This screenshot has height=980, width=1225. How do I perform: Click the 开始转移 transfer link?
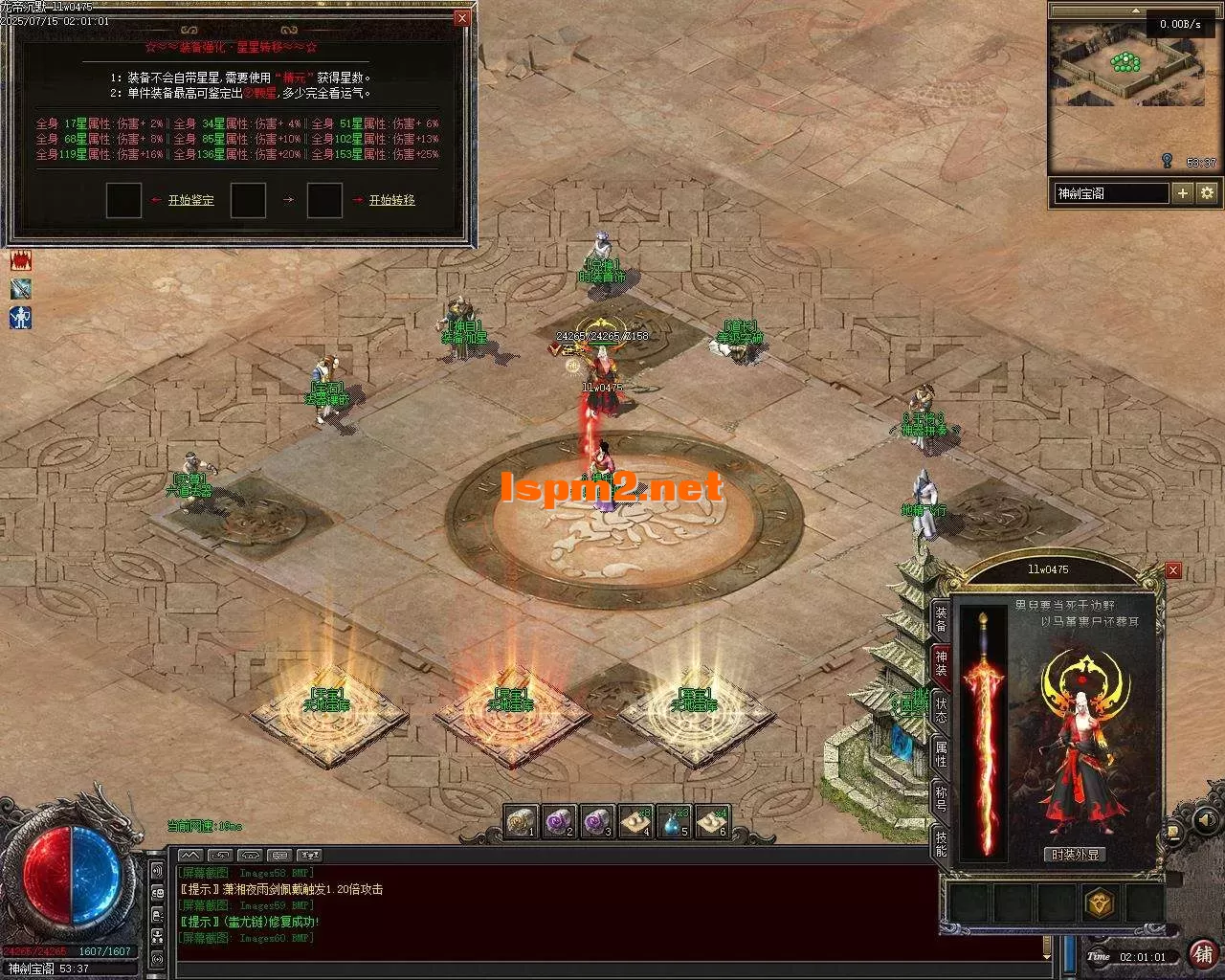[x=392, y=201]
